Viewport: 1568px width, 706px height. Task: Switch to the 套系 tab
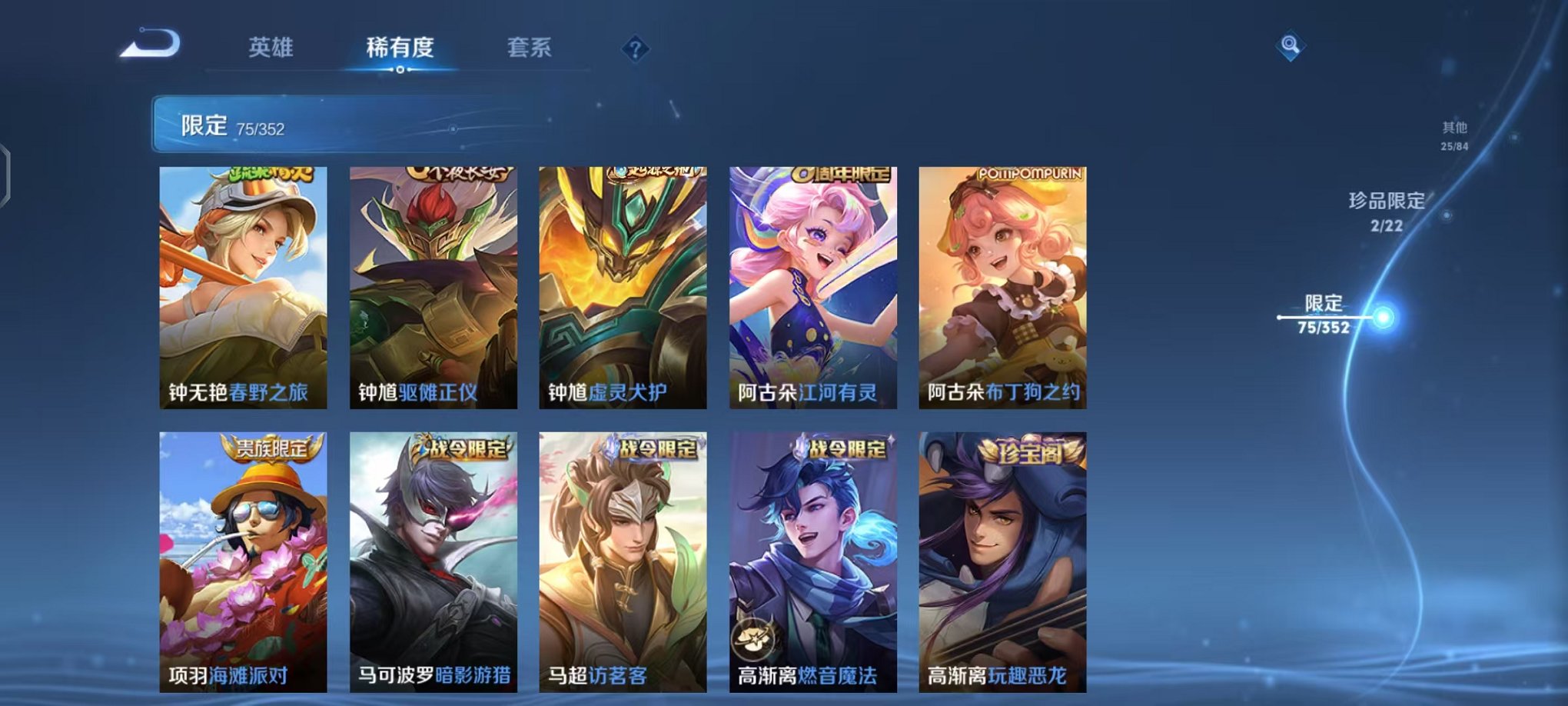click(x=530, y=48)
